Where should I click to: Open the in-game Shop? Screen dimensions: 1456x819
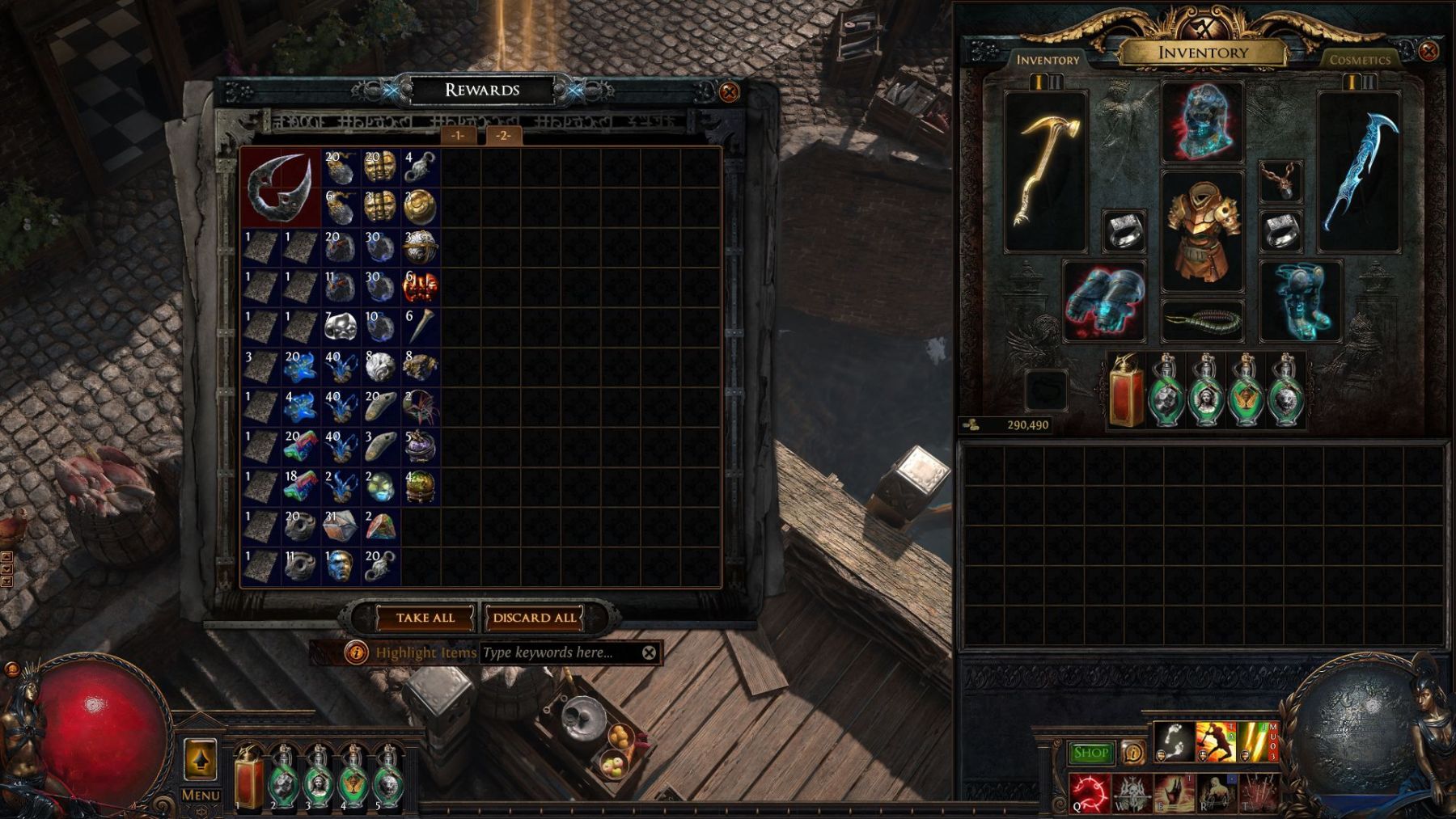click(x=1090, y=753)
